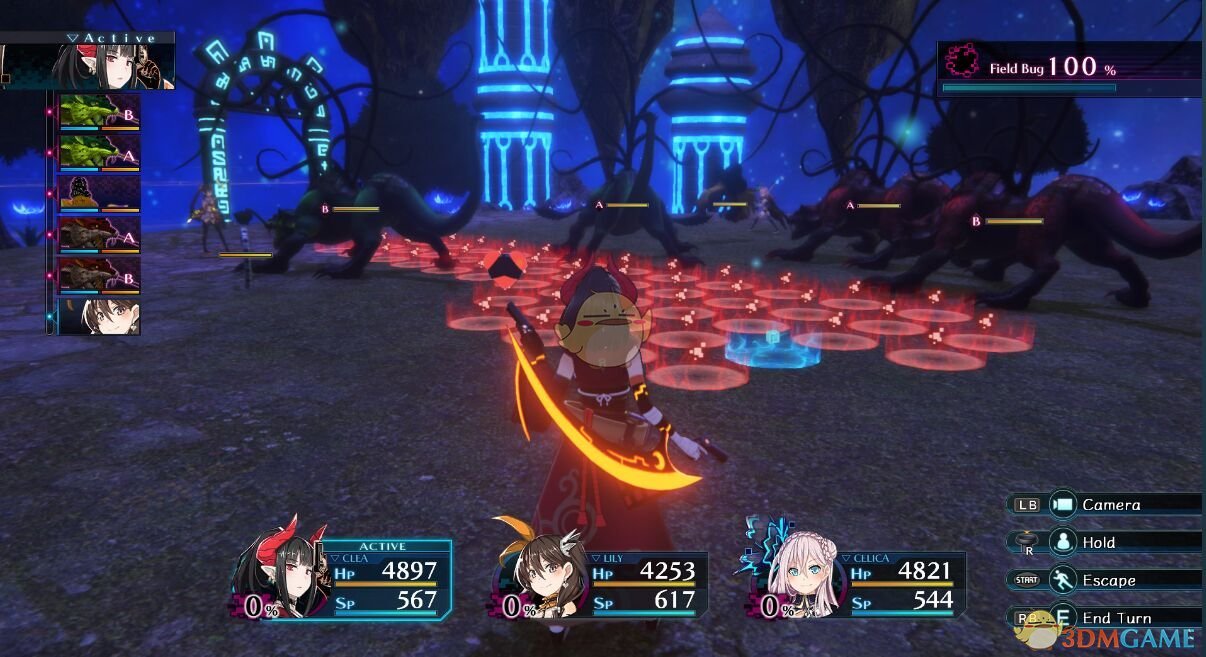
Task: Click the Field Bug gauge icon
Action: point(962,61)
